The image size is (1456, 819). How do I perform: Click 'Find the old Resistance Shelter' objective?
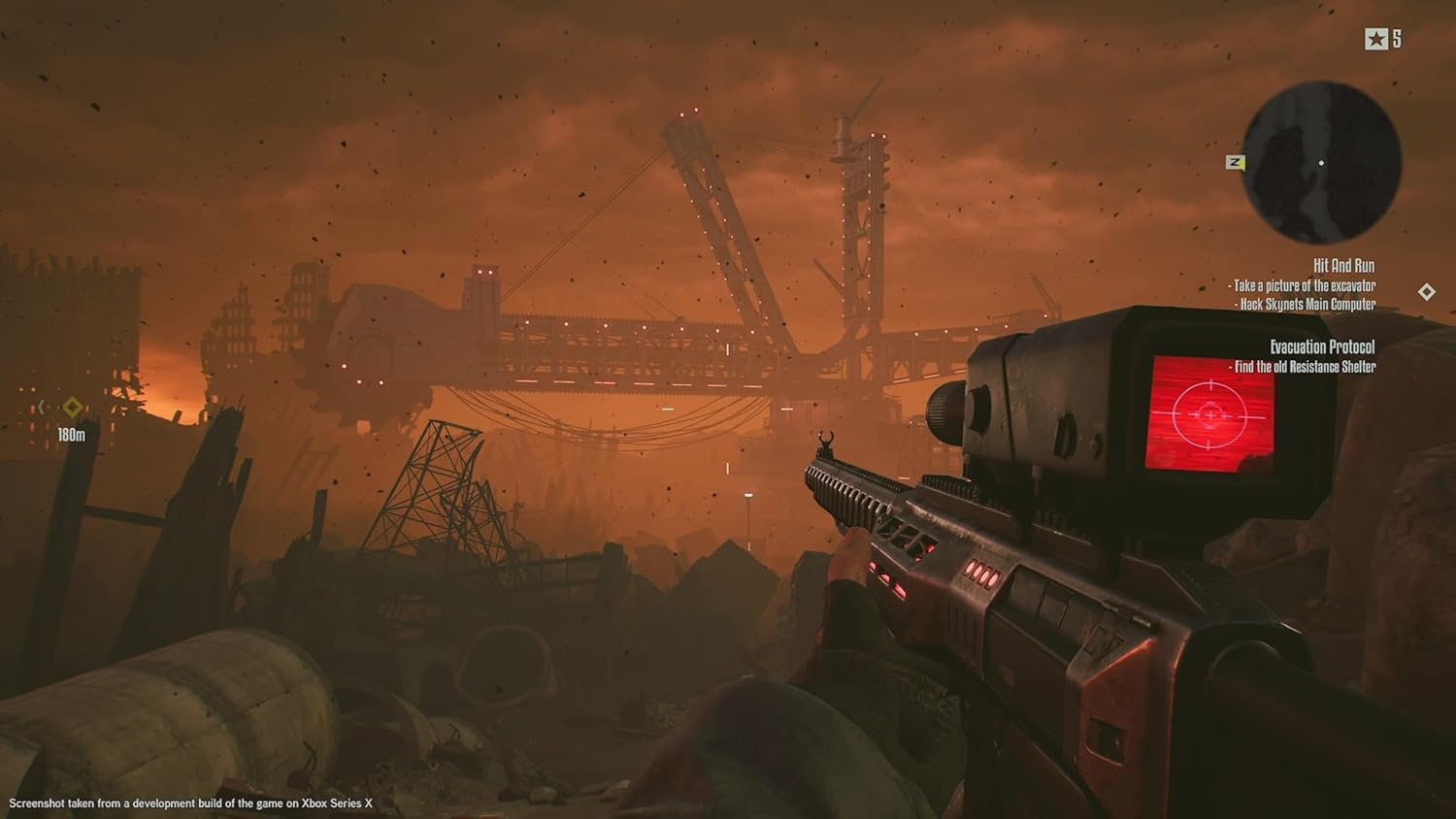tap(1303, 367)
